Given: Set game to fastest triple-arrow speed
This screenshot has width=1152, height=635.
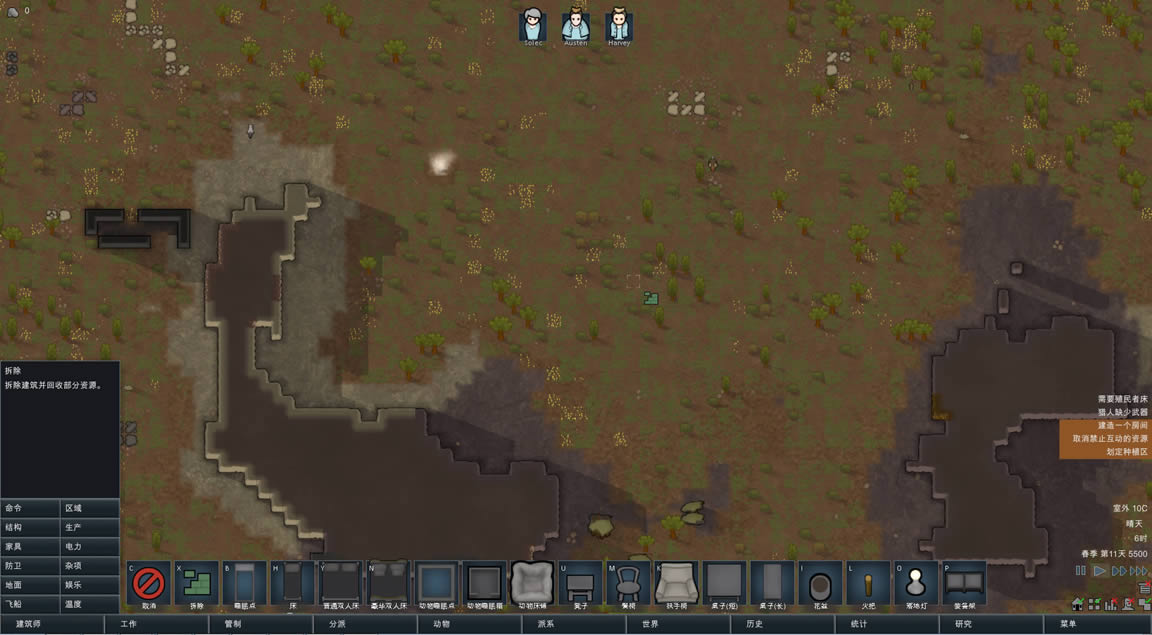Looking at the screenshot, I should [x=1138, y=571].
